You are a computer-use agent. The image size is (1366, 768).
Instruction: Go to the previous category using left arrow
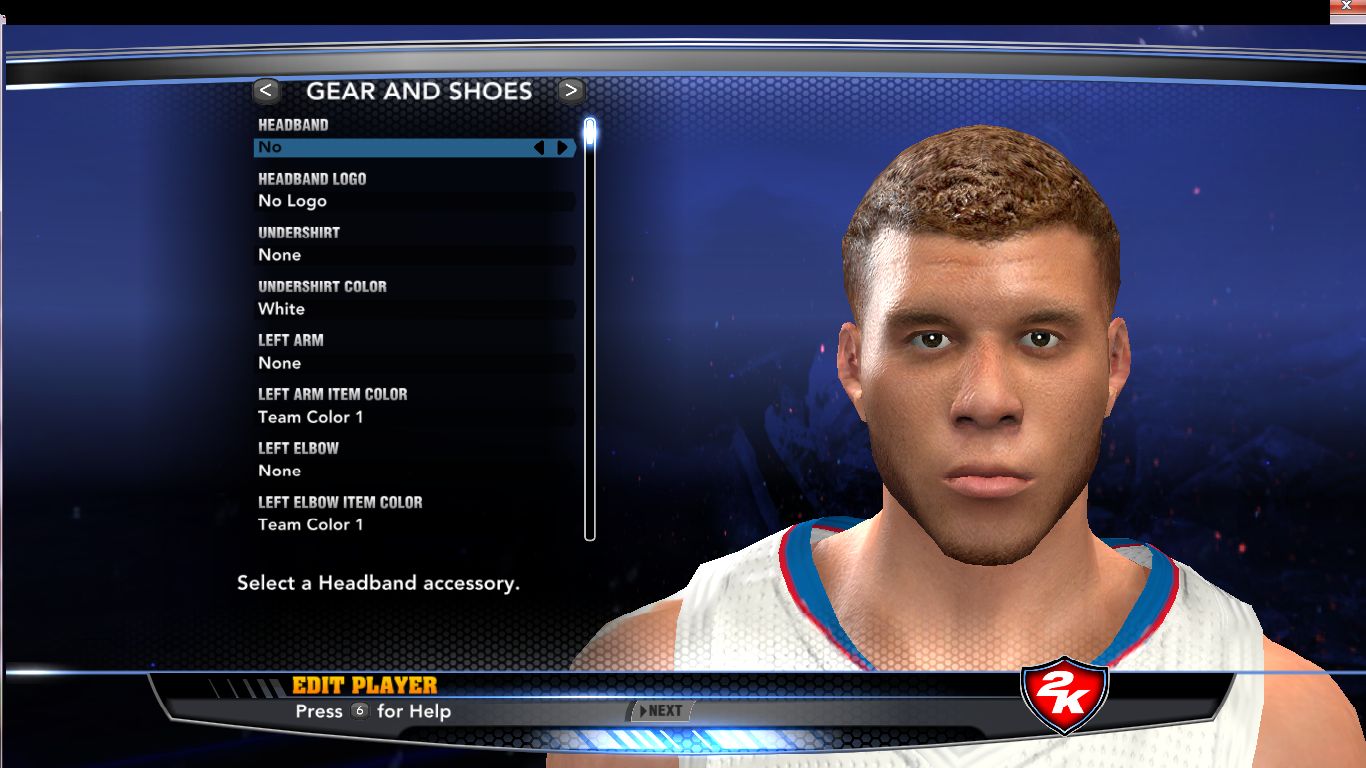tap(266, 91)
